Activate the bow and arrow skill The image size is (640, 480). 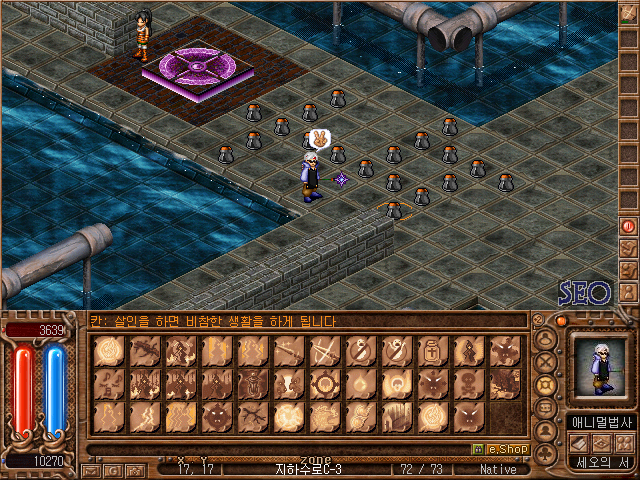tap(324, 351)
